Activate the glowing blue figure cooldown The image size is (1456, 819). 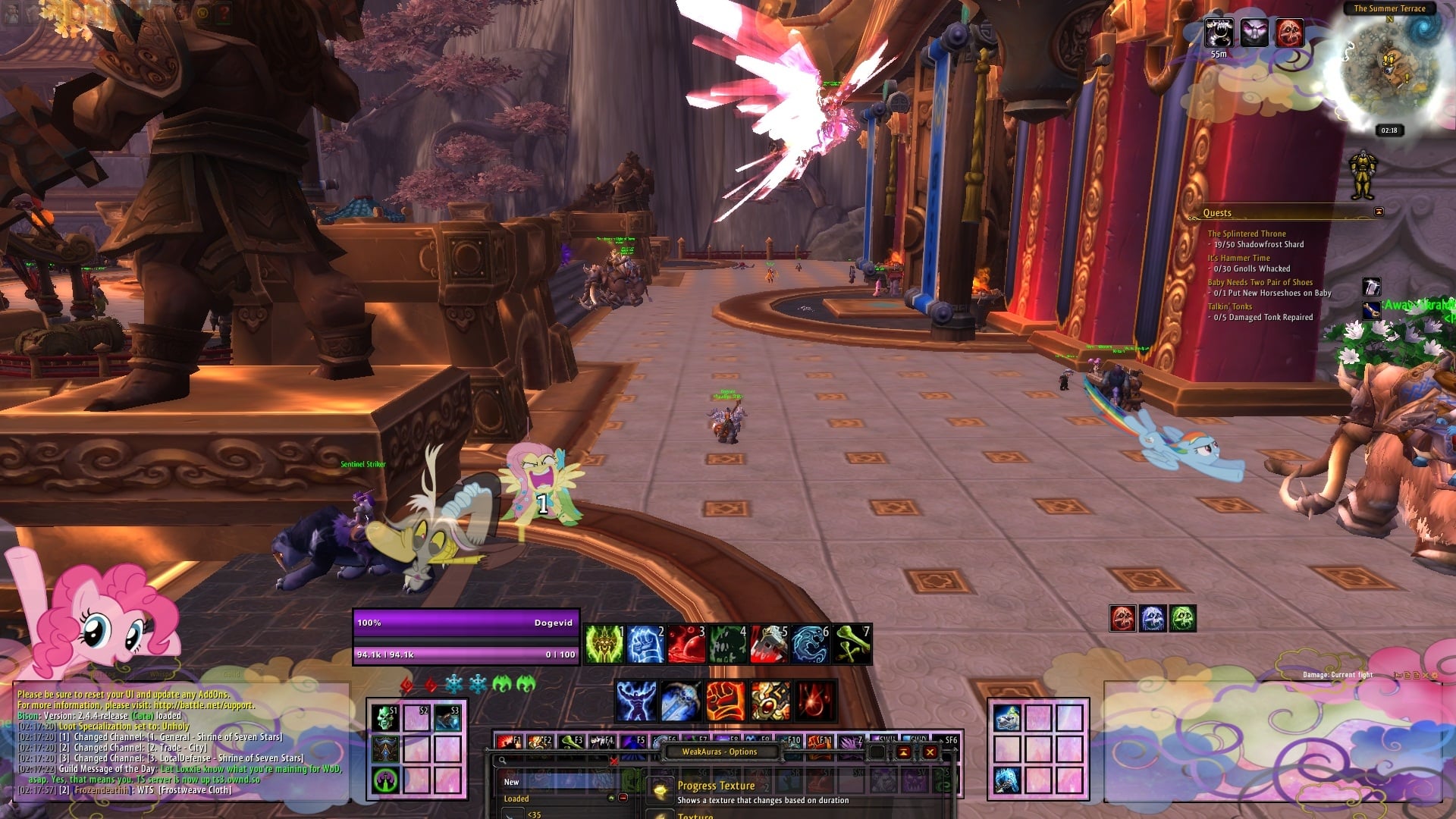click(x=635, y=700)
